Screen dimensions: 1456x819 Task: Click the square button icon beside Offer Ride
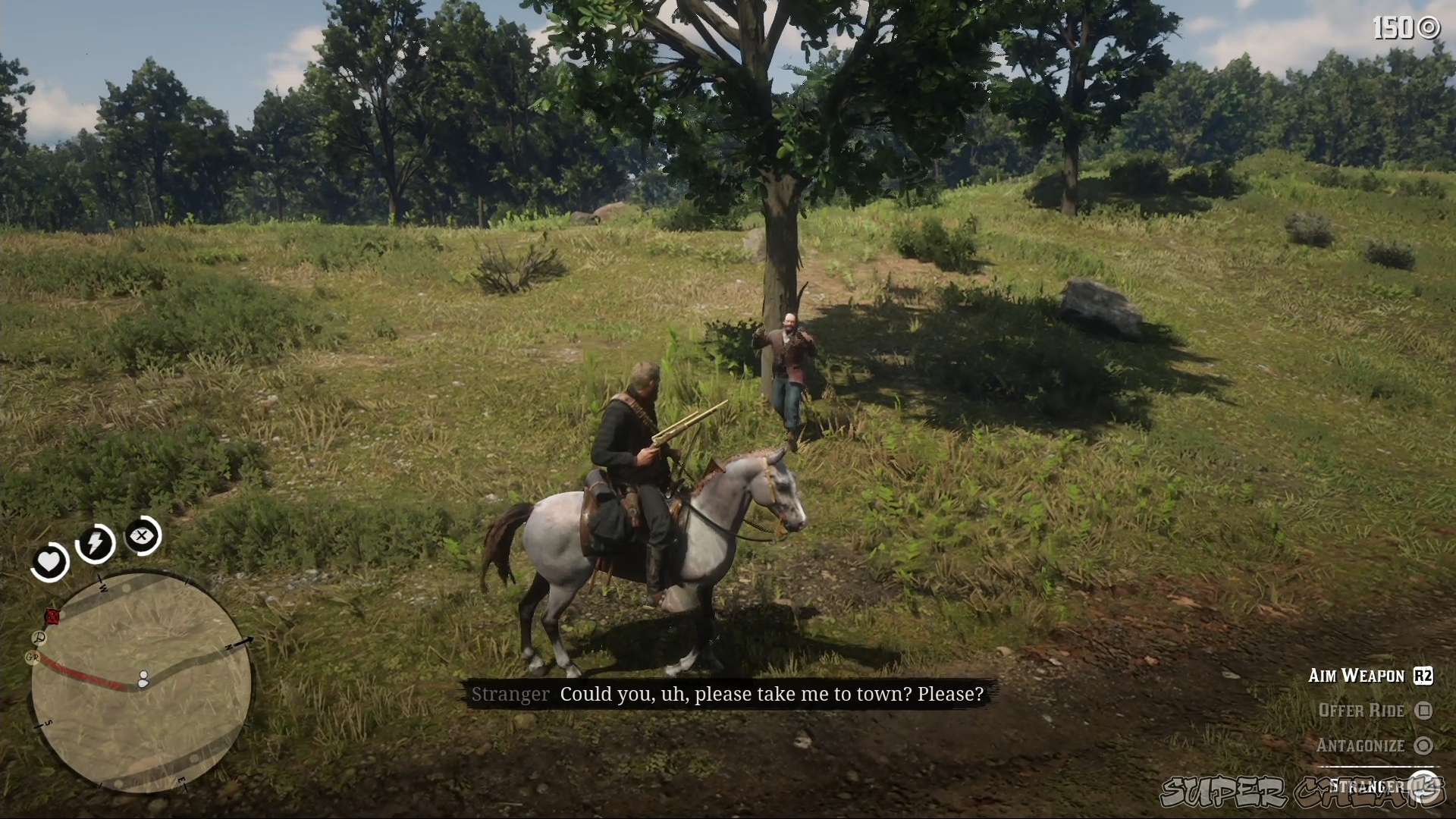(1424, 712)
